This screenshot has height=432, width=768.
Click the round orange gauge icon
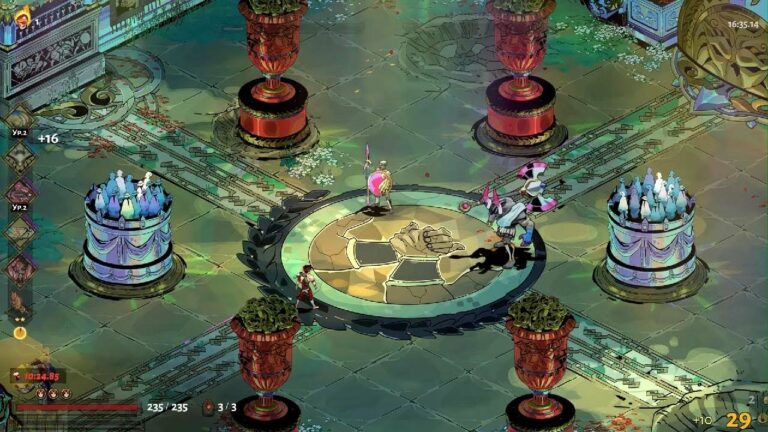(x=20, y=332)
